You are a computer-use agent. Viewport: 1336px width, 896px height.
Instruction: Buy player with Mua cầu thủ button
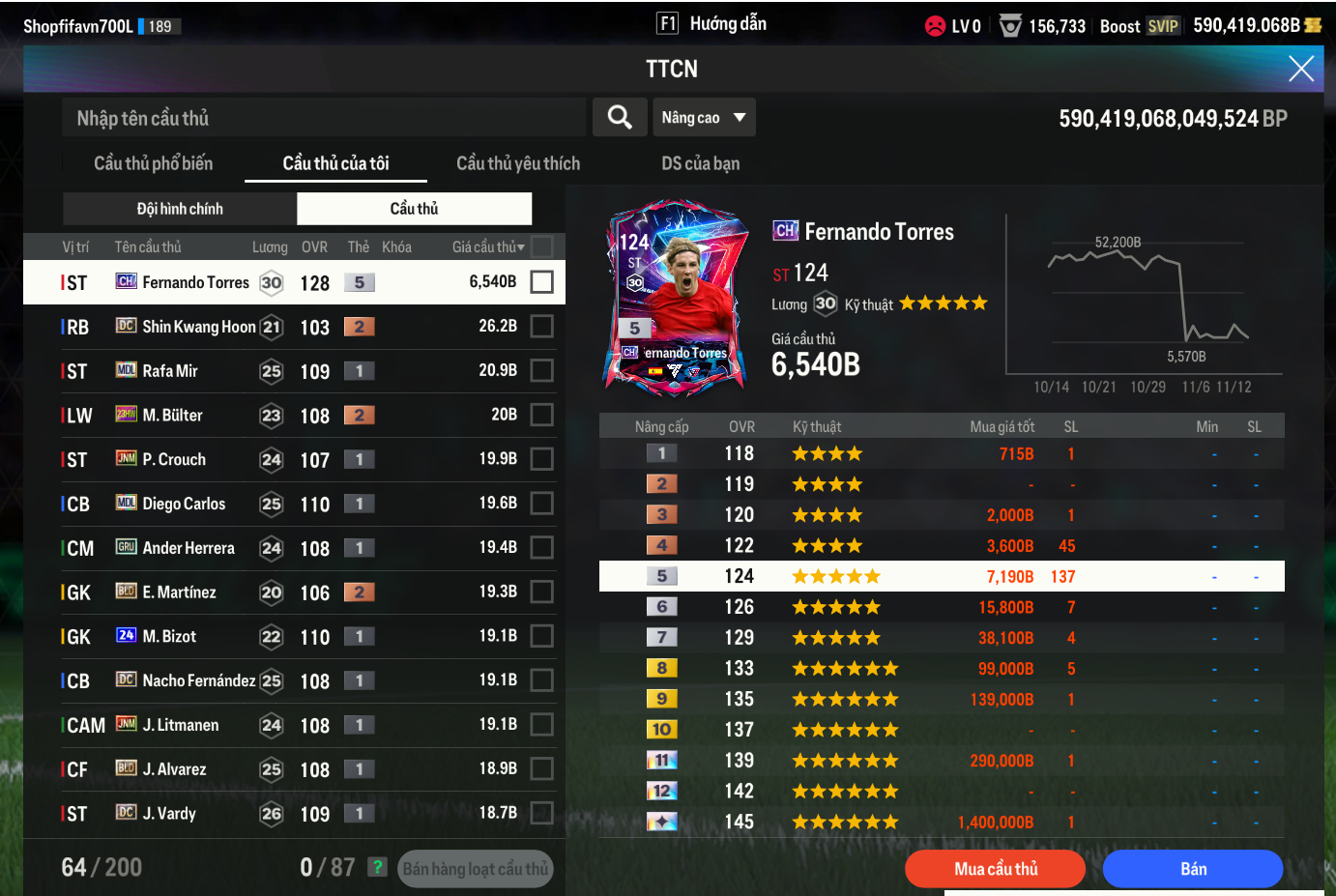click(x=995, y=868)
